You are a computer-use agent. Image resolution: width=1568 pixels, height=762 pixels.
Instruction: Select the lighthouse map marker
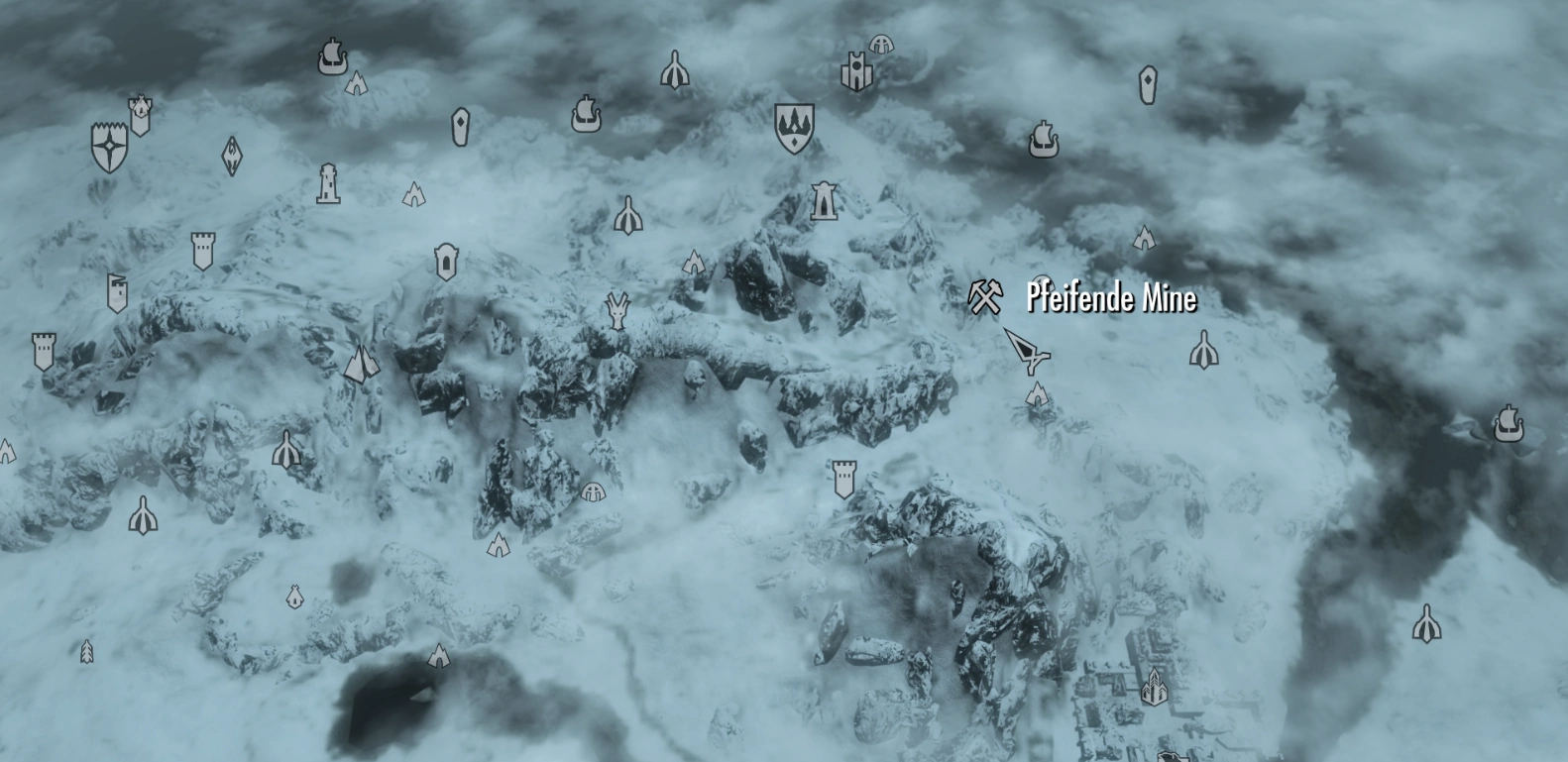click(330, 183)
